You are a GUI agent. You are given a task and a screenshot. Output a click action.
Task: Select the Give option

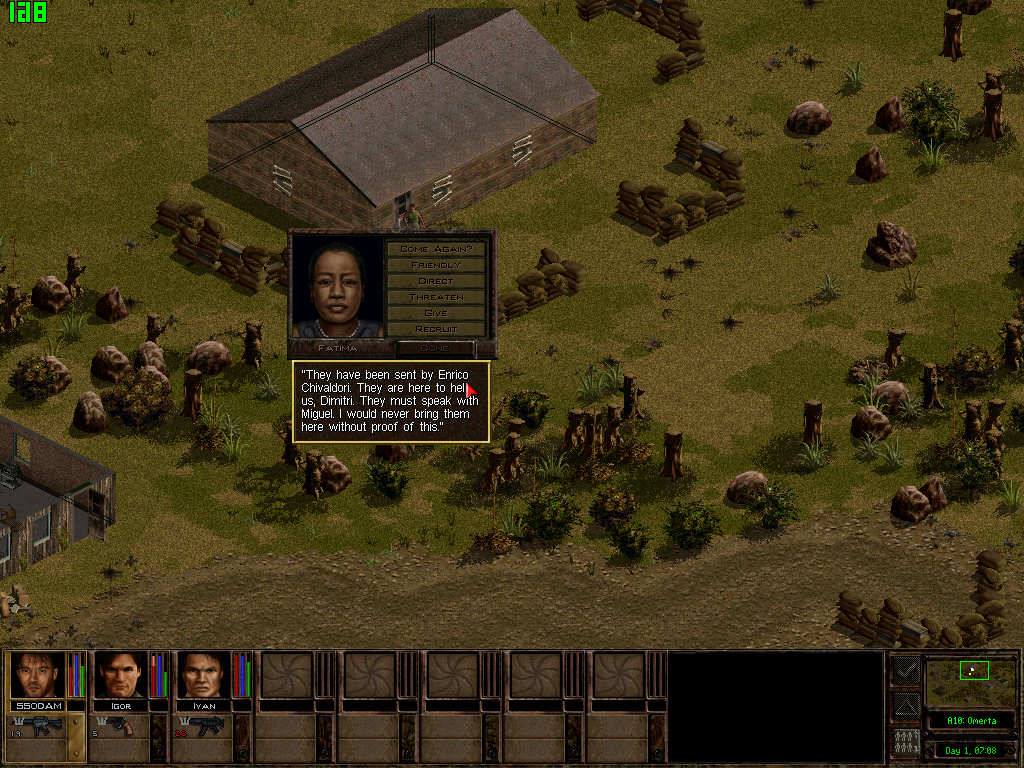436,312
